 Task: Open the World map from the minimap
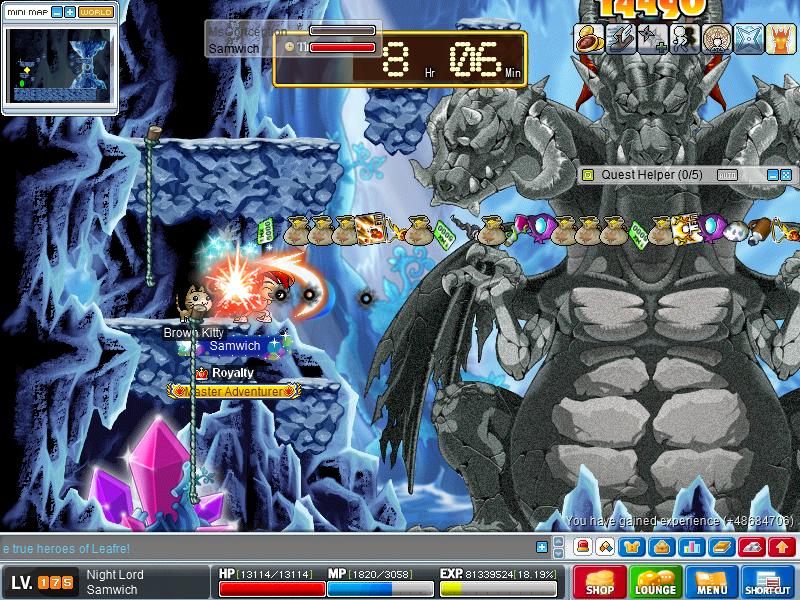pos(96,12)
